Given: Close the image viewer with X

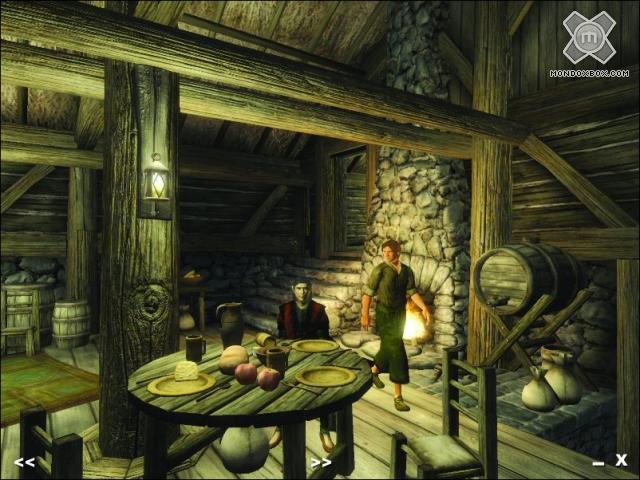Looking at the screenshot, I should tap(621, 460).
